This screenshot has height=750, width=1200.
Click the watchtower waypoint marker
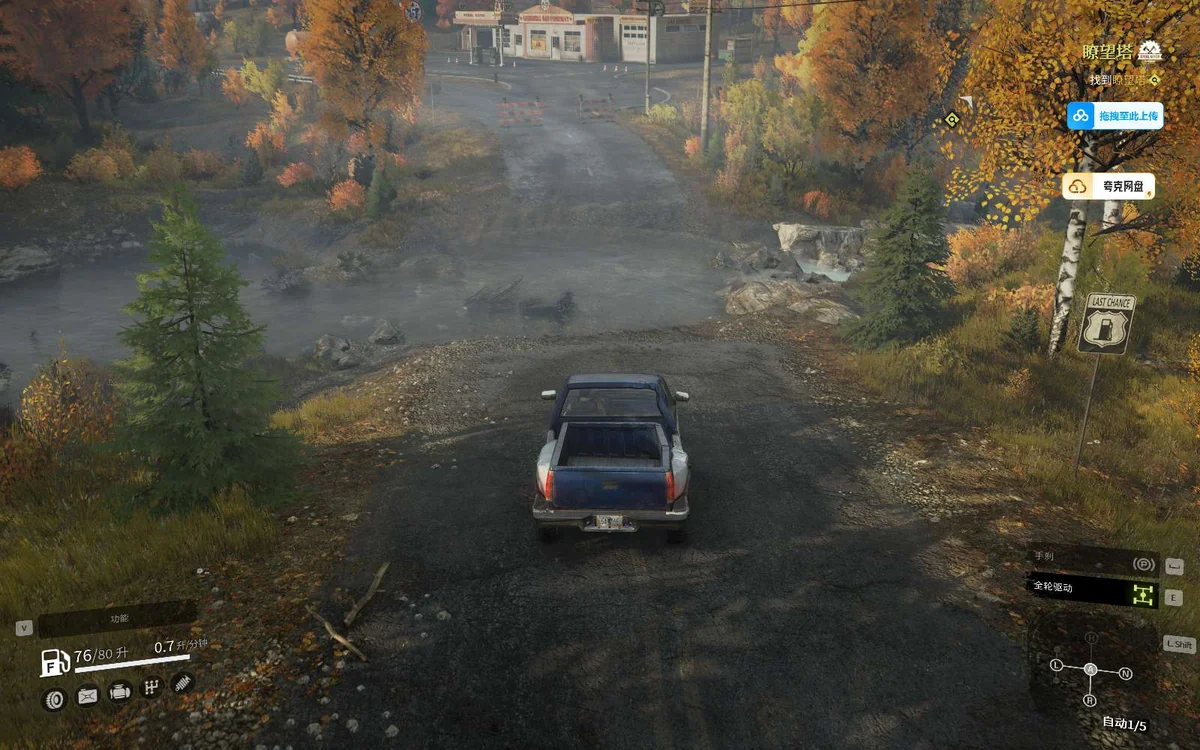pos(950,120)
